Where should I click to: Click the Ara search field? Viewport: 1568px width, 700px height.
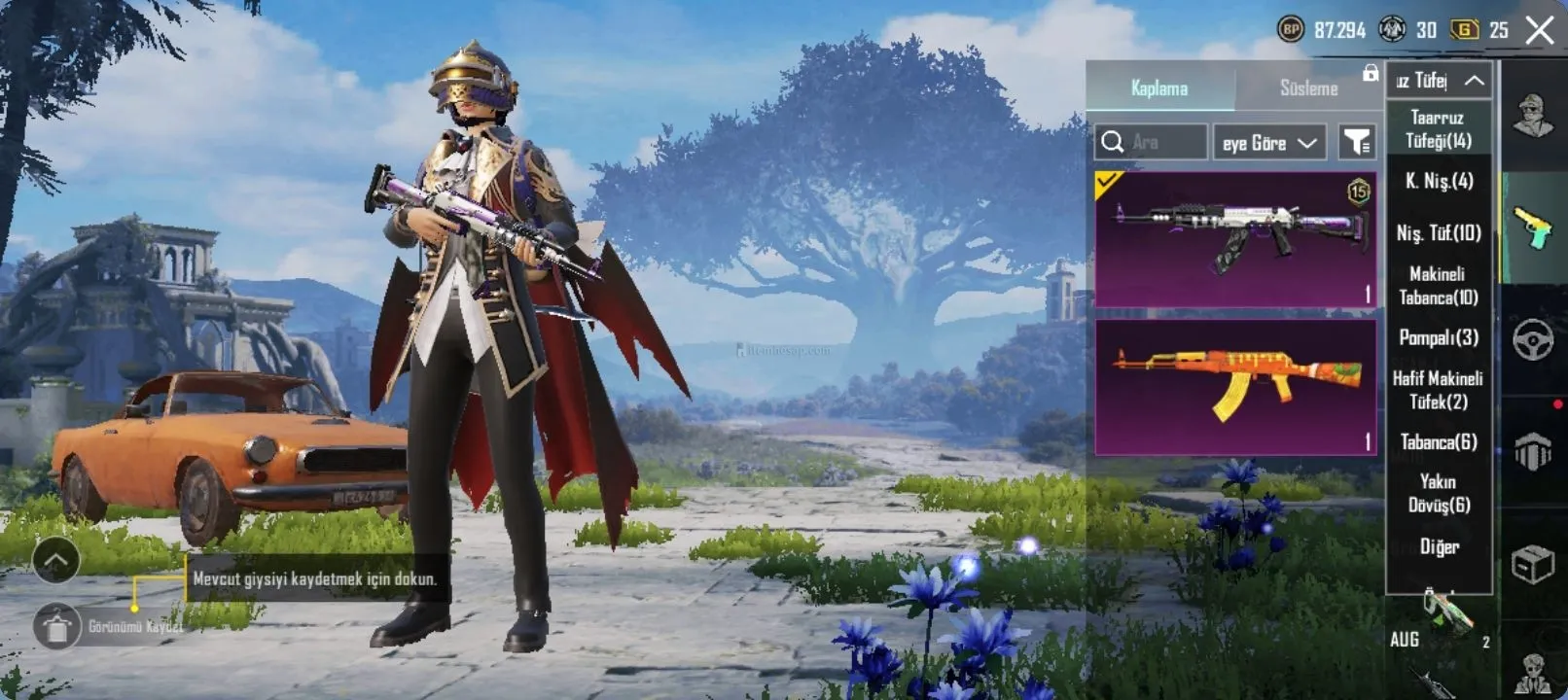[x=1163, y=143]
